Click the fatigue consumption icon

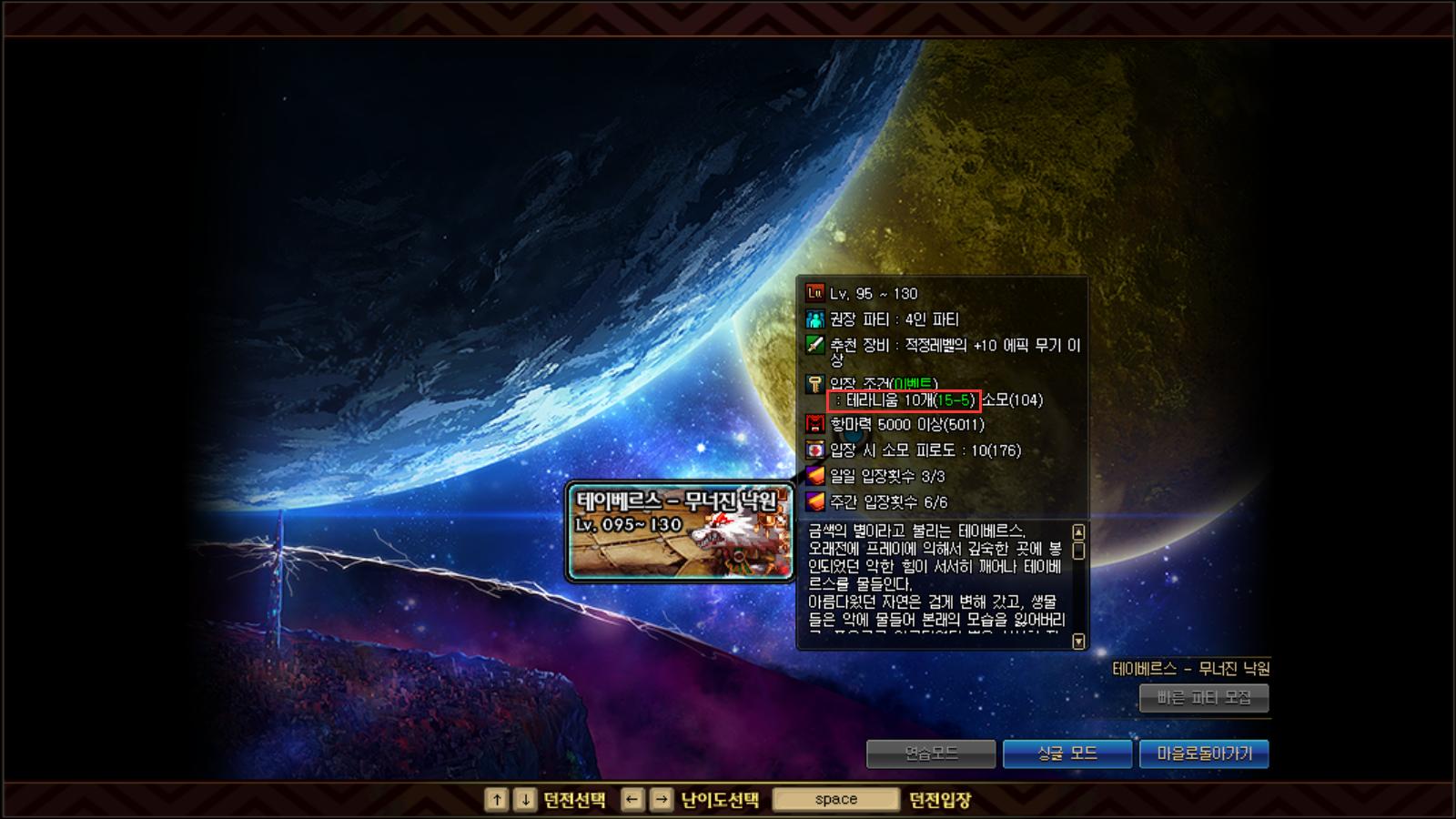[x=813, y=450]
